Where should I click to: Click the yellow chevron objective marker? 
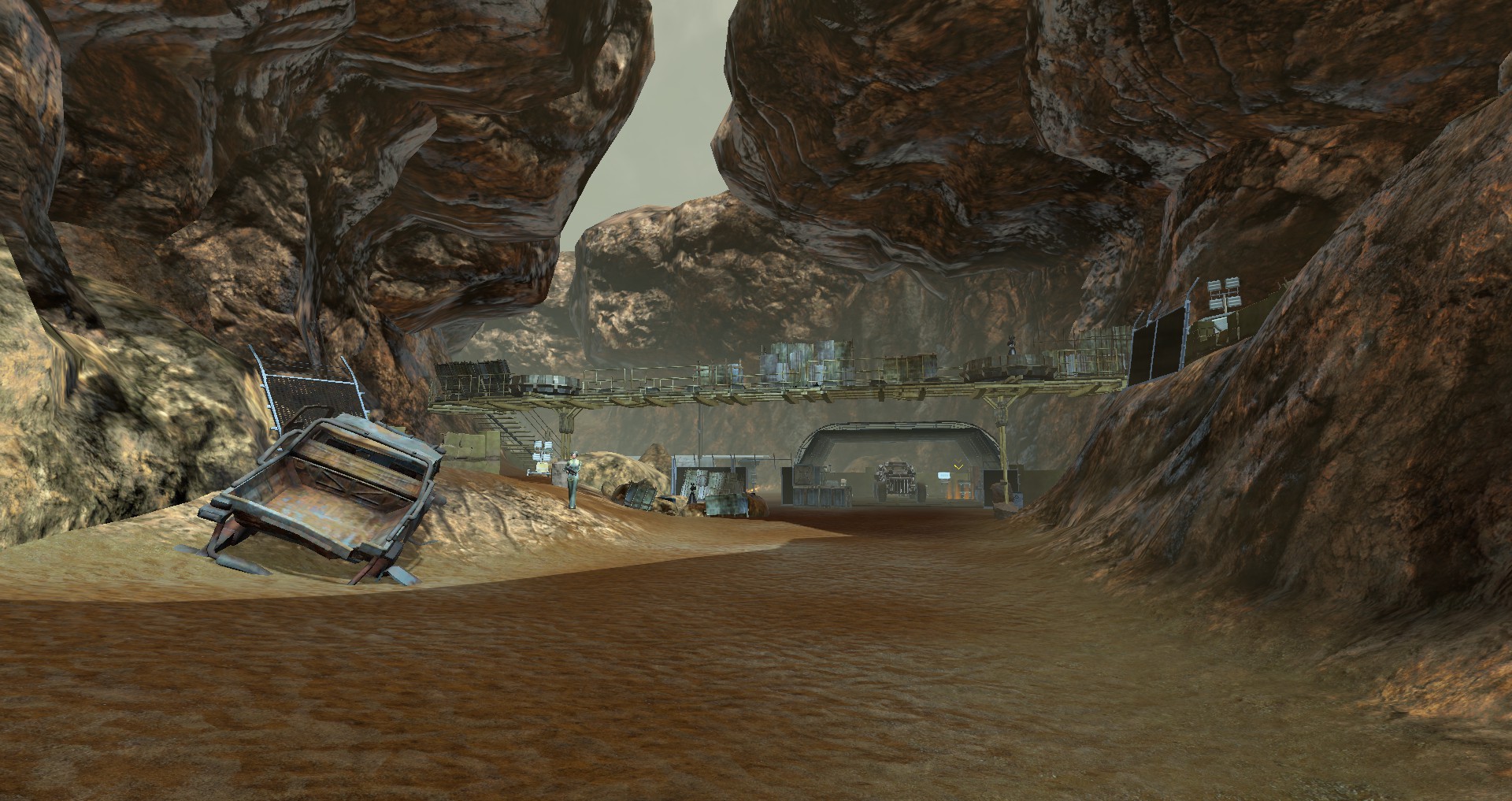pyautogui.click(x=958, y=467)
